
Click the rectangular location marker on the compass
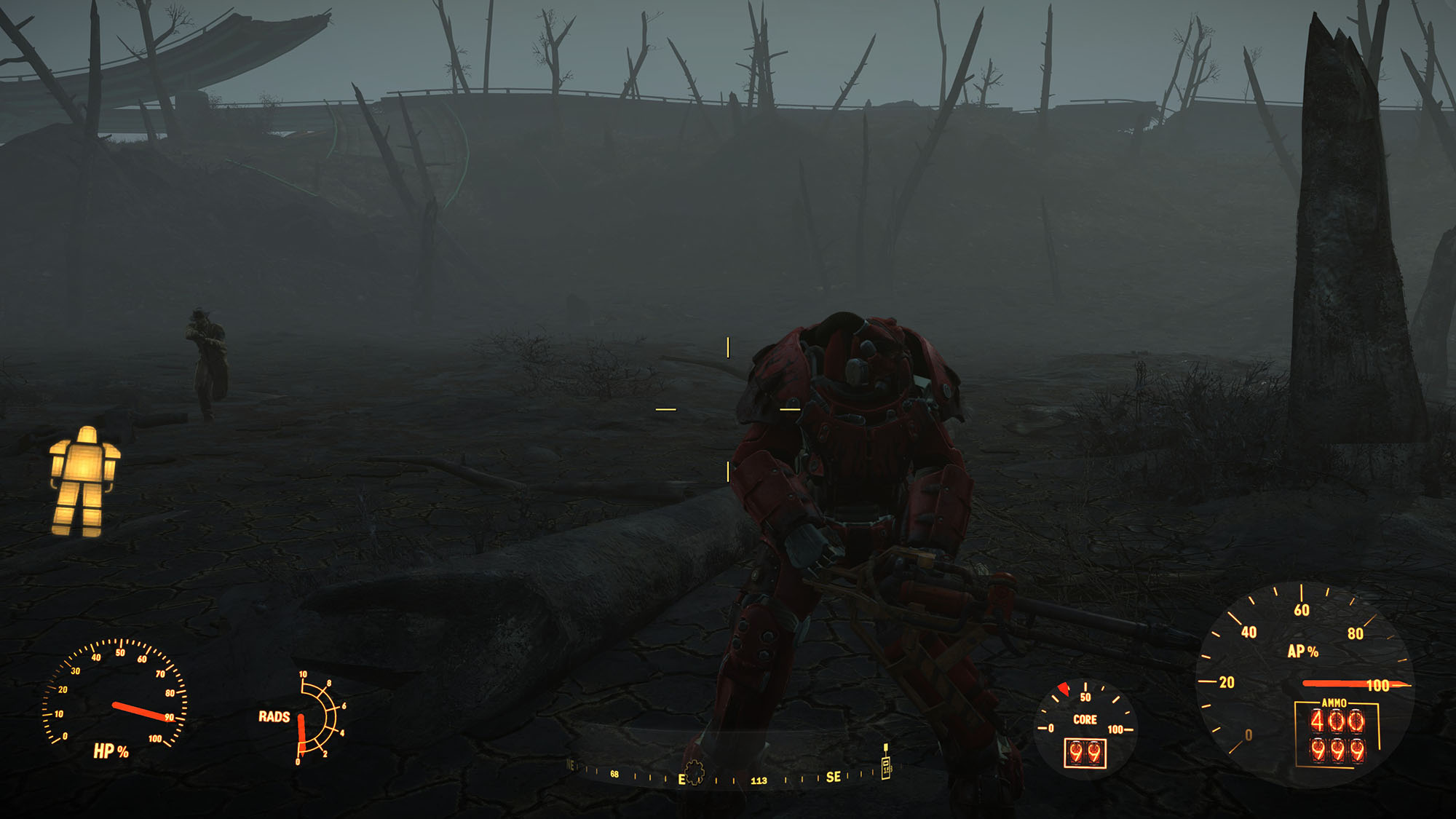(886, 766)
